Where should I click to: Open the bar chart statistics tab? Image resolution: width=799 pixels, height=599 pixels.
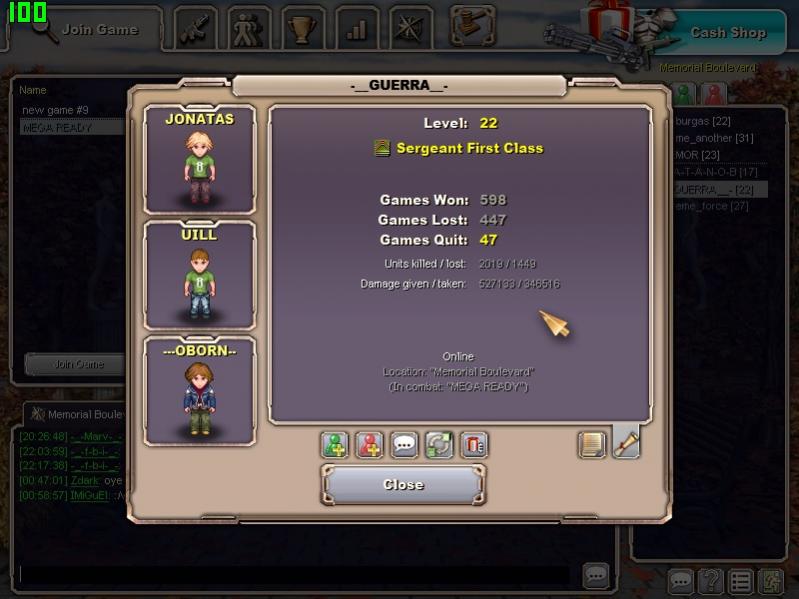356,29
